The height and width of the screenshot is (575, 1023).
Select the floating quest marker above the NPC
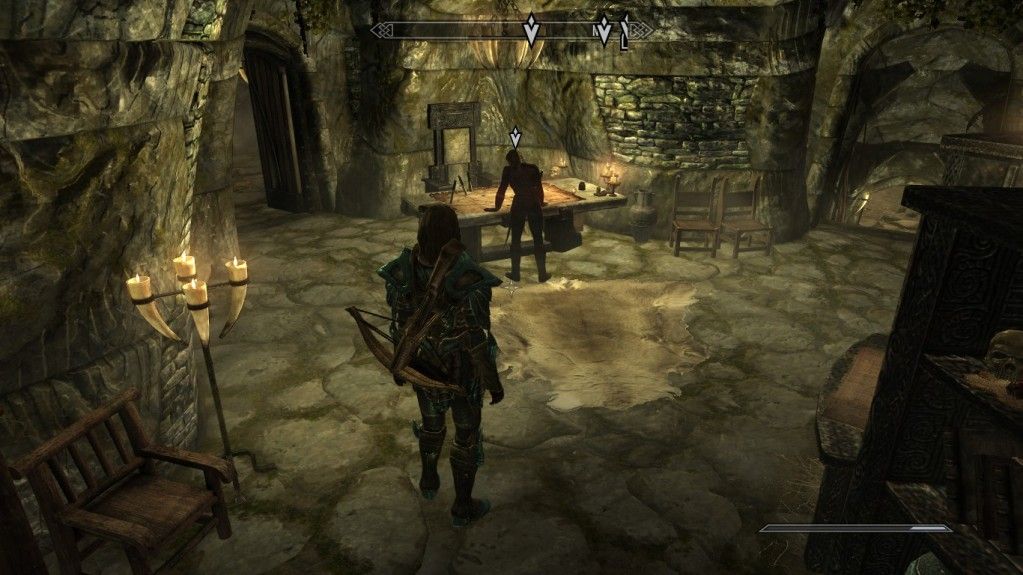click(515, 136)
